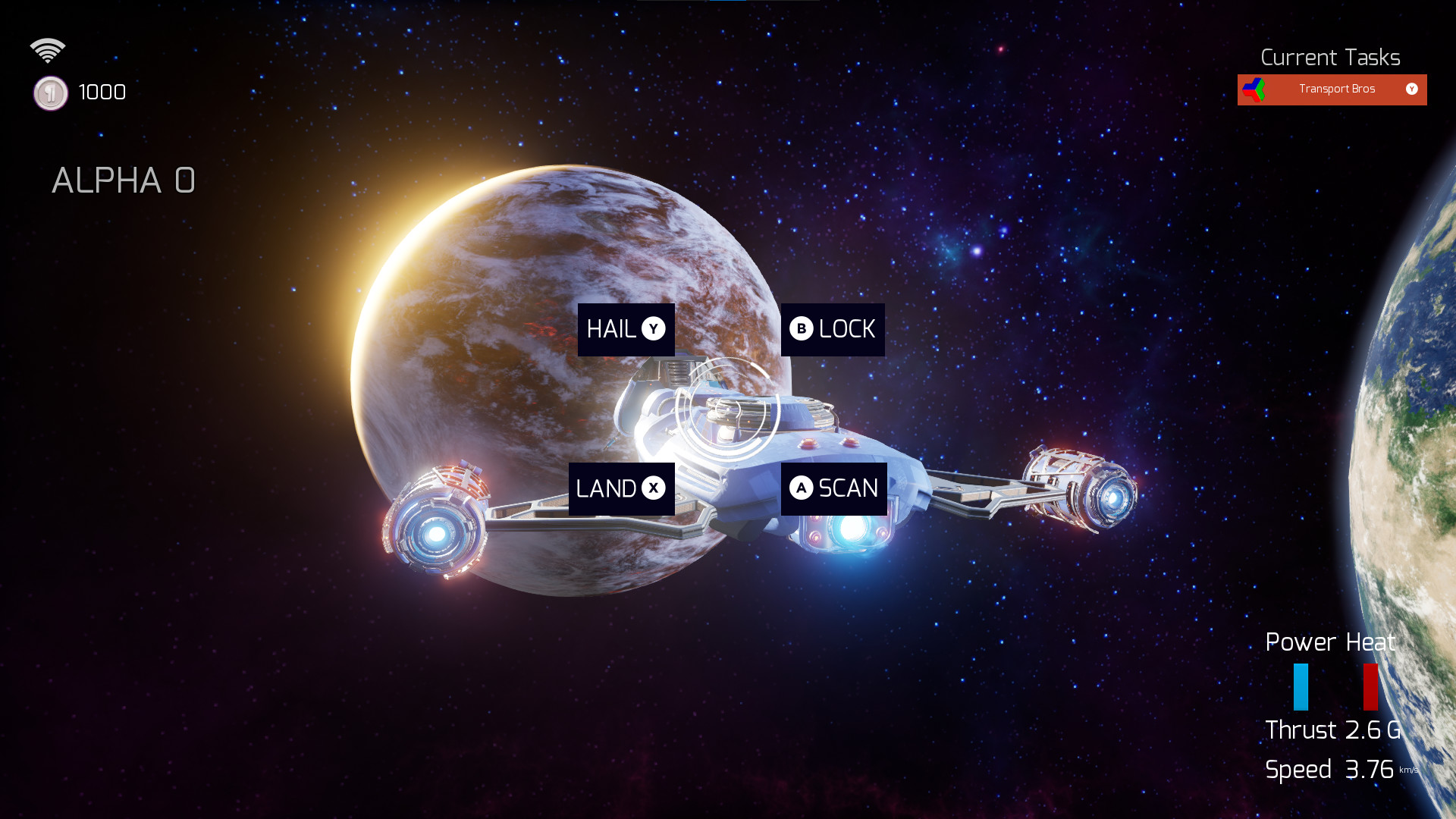Activate the HAIL action prompt
This screenshot has width=1456, height=819.
[x=626, y=329]
